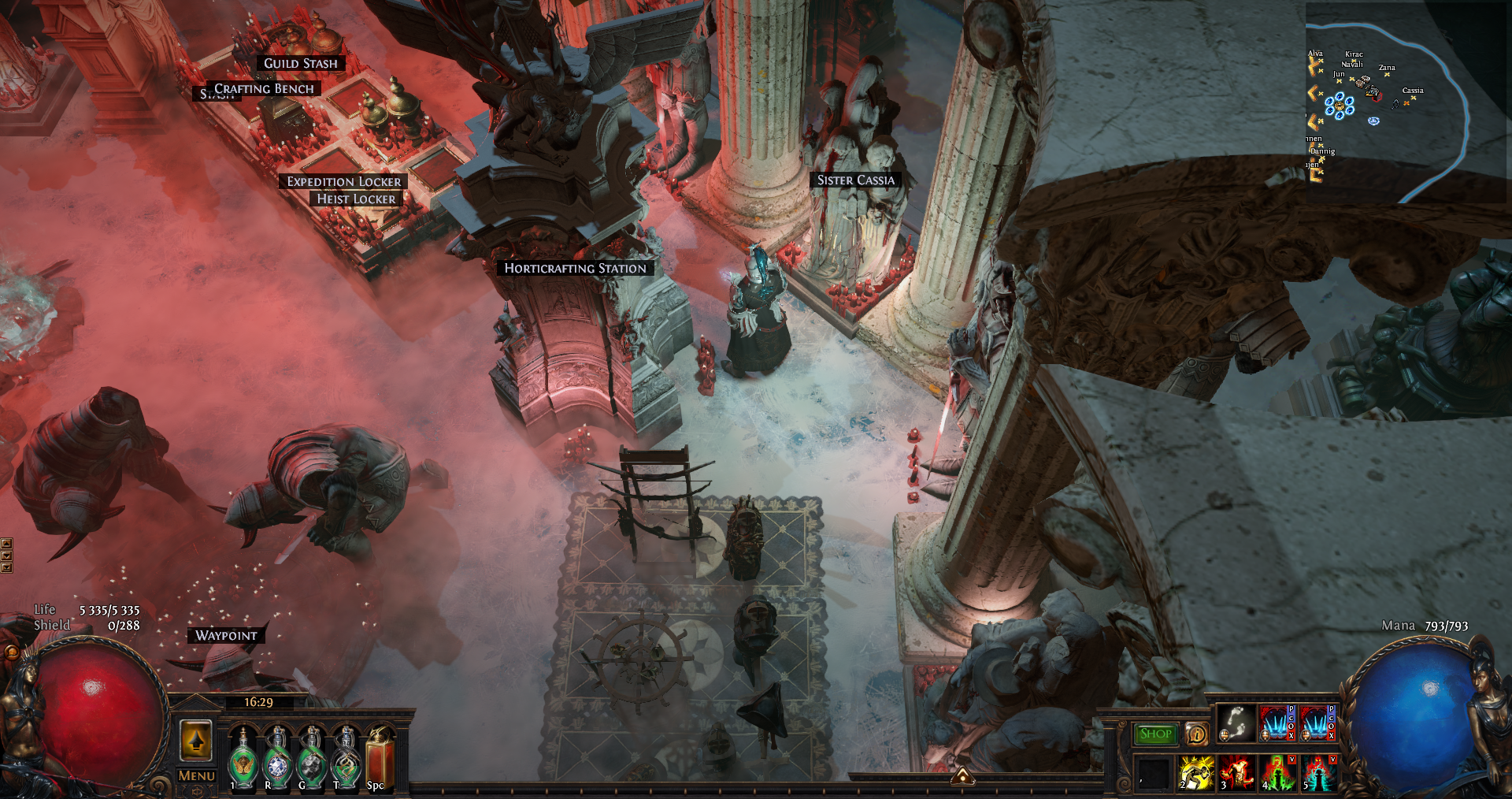Open the Crafting Bench label

265,89
